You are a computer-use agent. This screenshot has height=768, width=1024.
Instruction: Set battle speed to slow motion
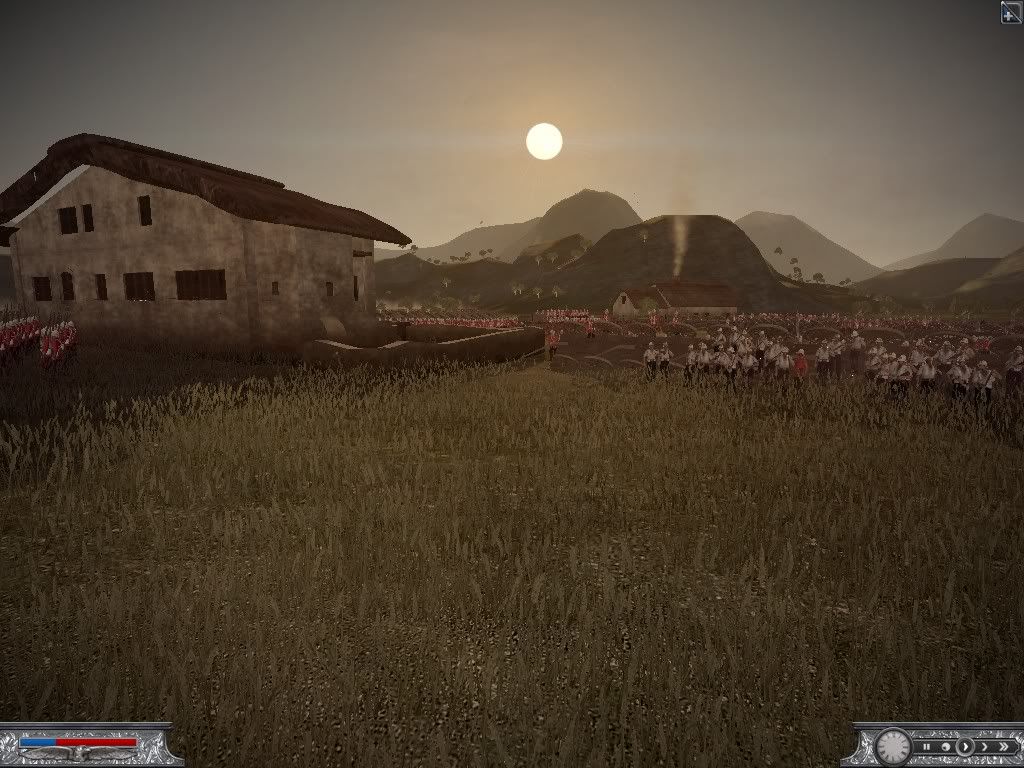coord(946,747)
